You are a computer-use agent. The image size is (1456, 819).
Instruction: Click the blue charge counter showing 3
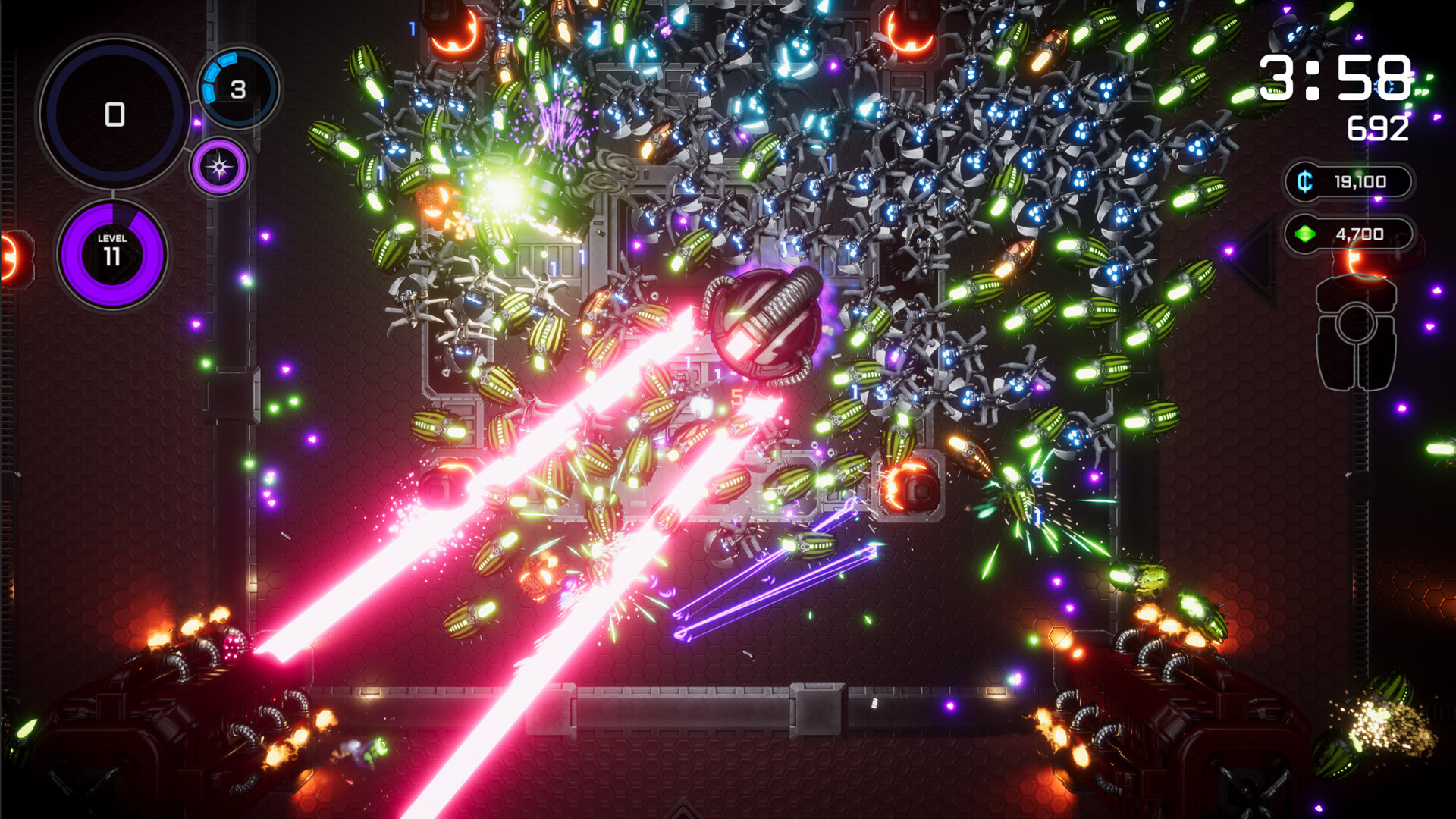point(237,89)
